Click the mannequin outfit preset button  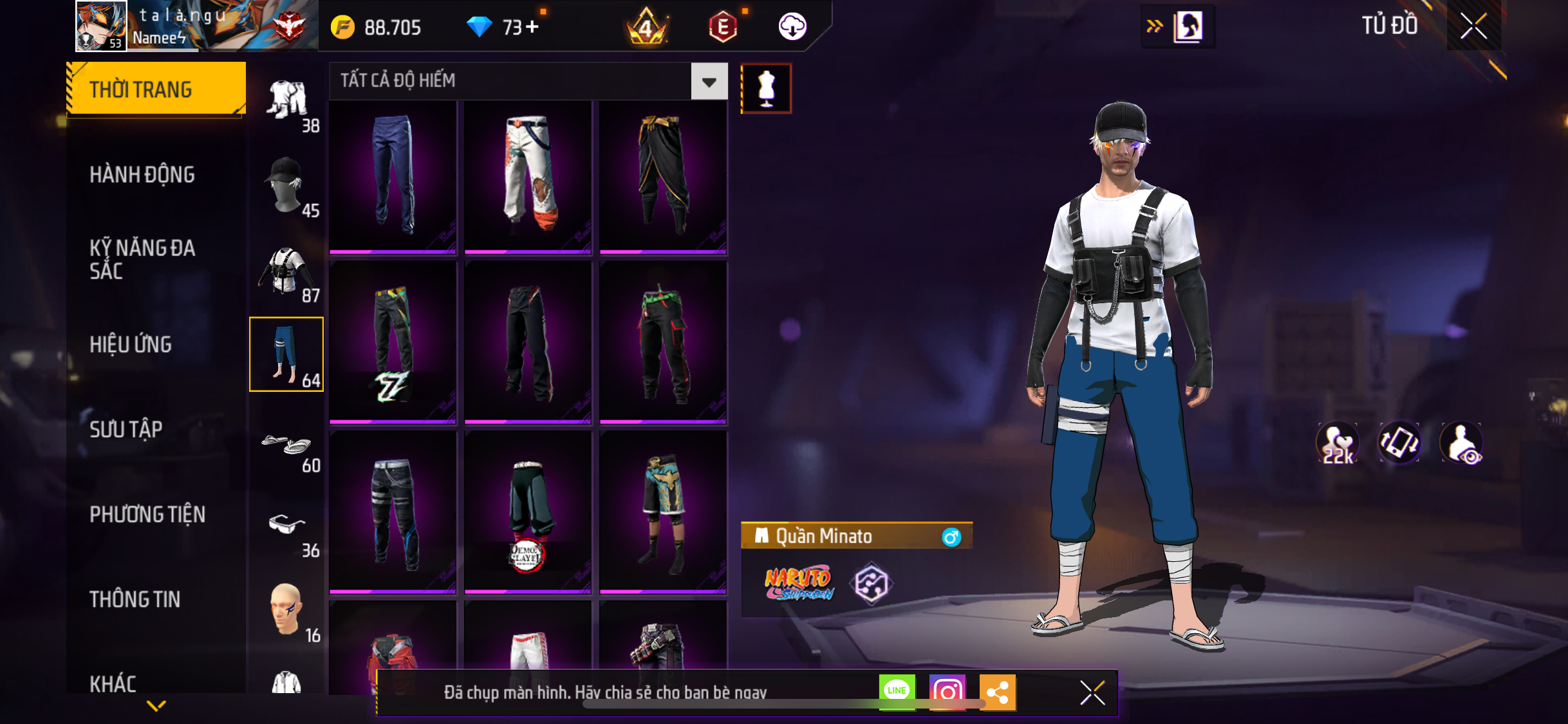[x=766, y=88]
